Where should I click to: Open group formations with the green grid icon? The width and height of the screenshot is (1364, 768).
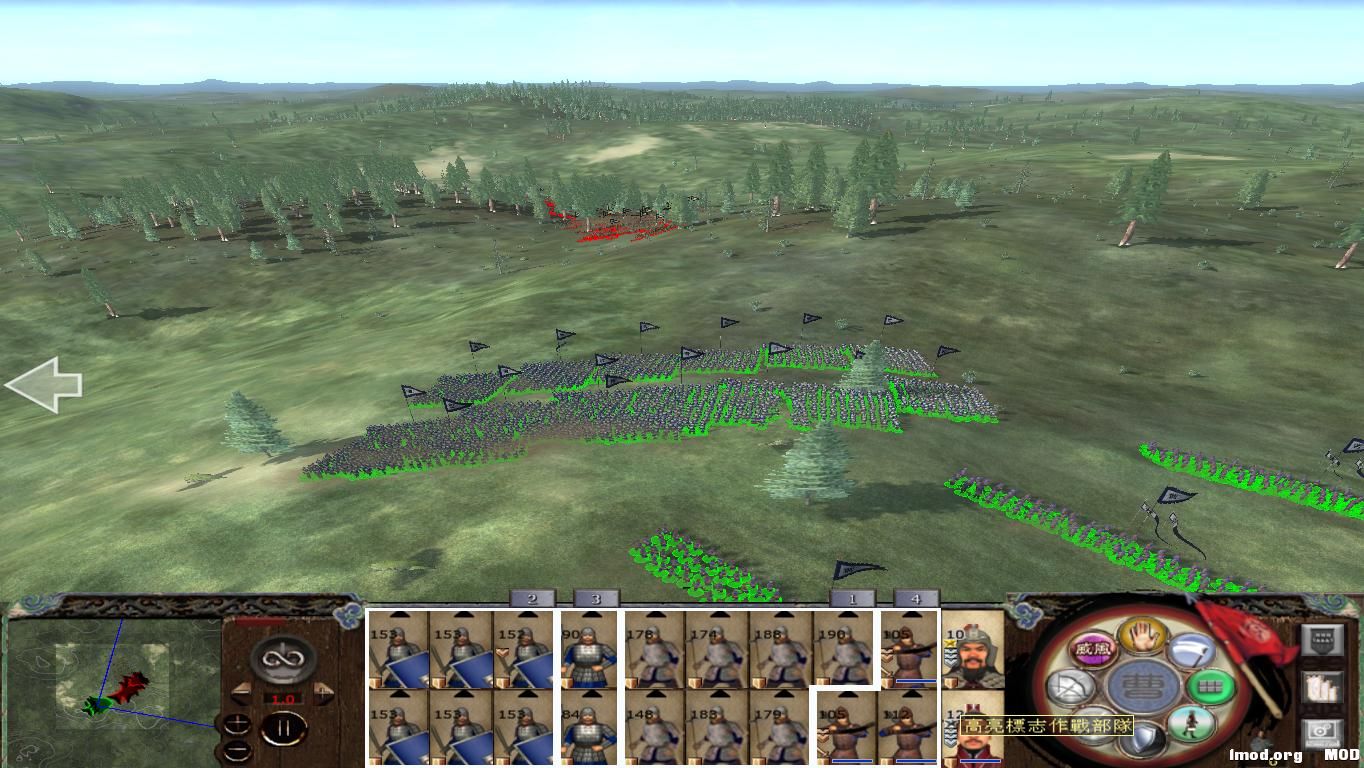point(1211,685)
